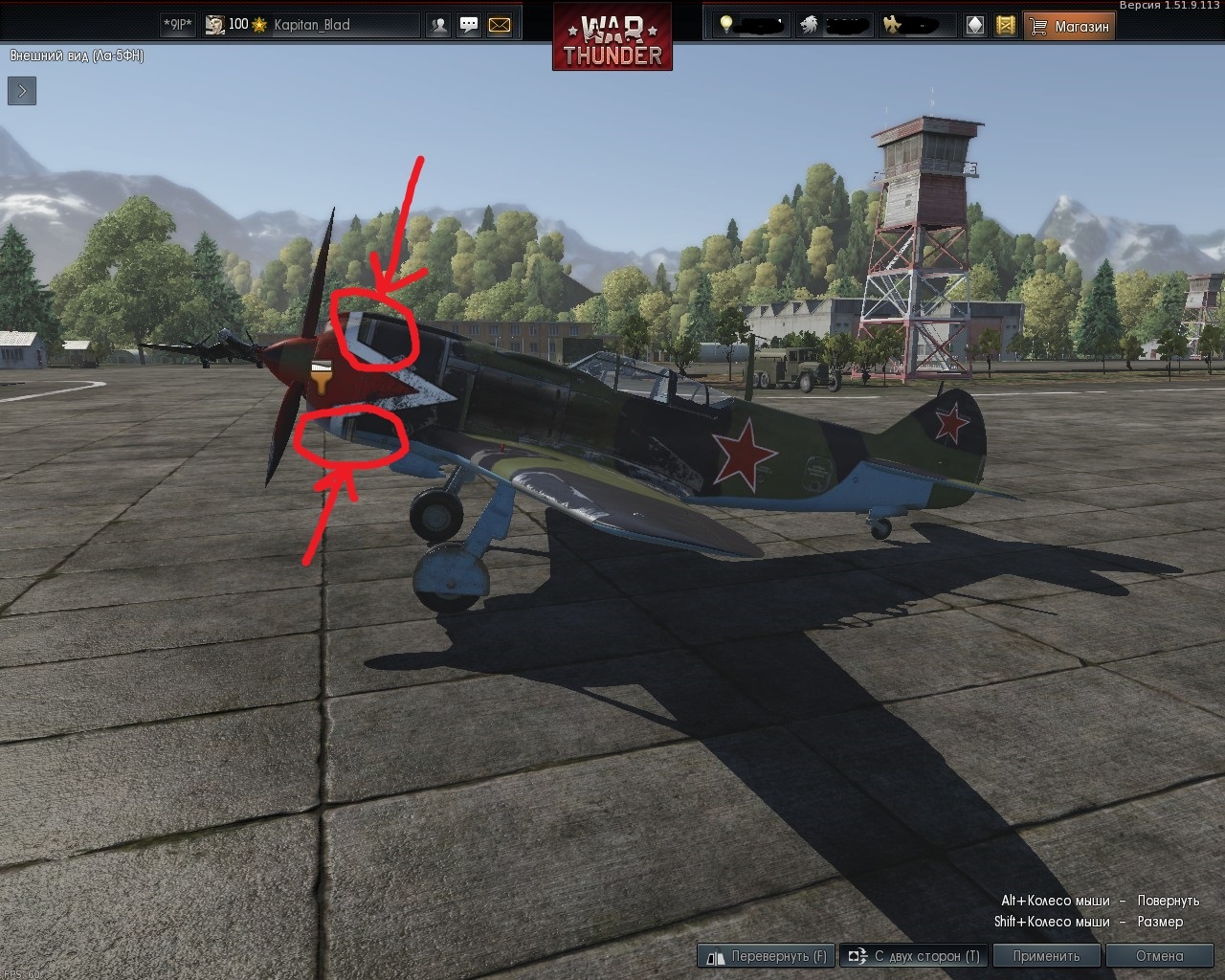Toggle С двух сторон two-sided option
This screenshot has width=1225, height=980.
pyautogui.click(x=913, y=955)
